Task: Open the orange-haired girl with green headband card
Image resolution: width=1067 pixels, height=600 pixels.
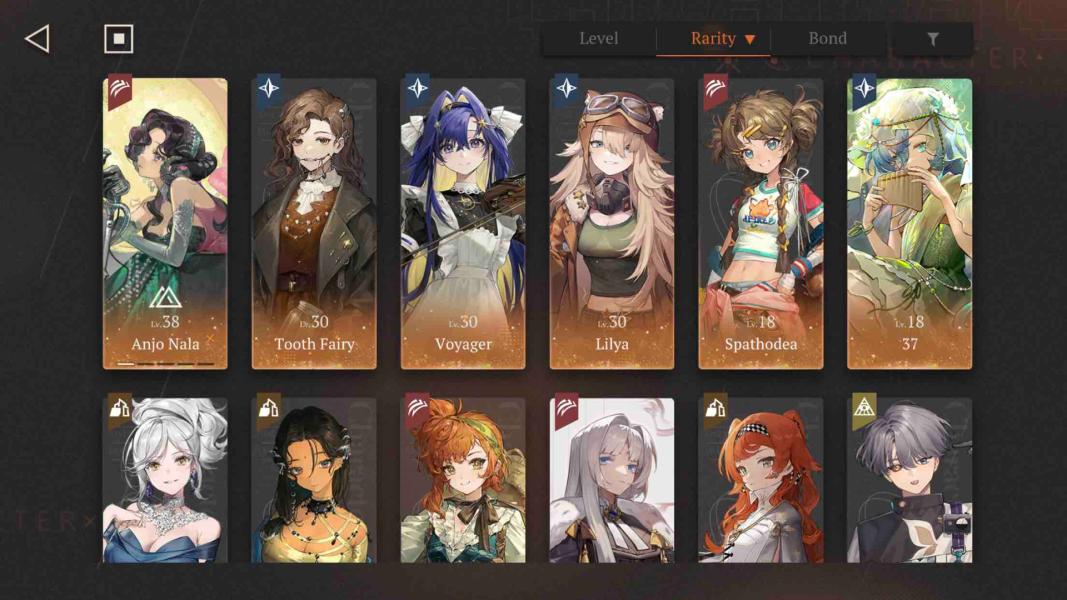Action: click(x=463, y=480)
